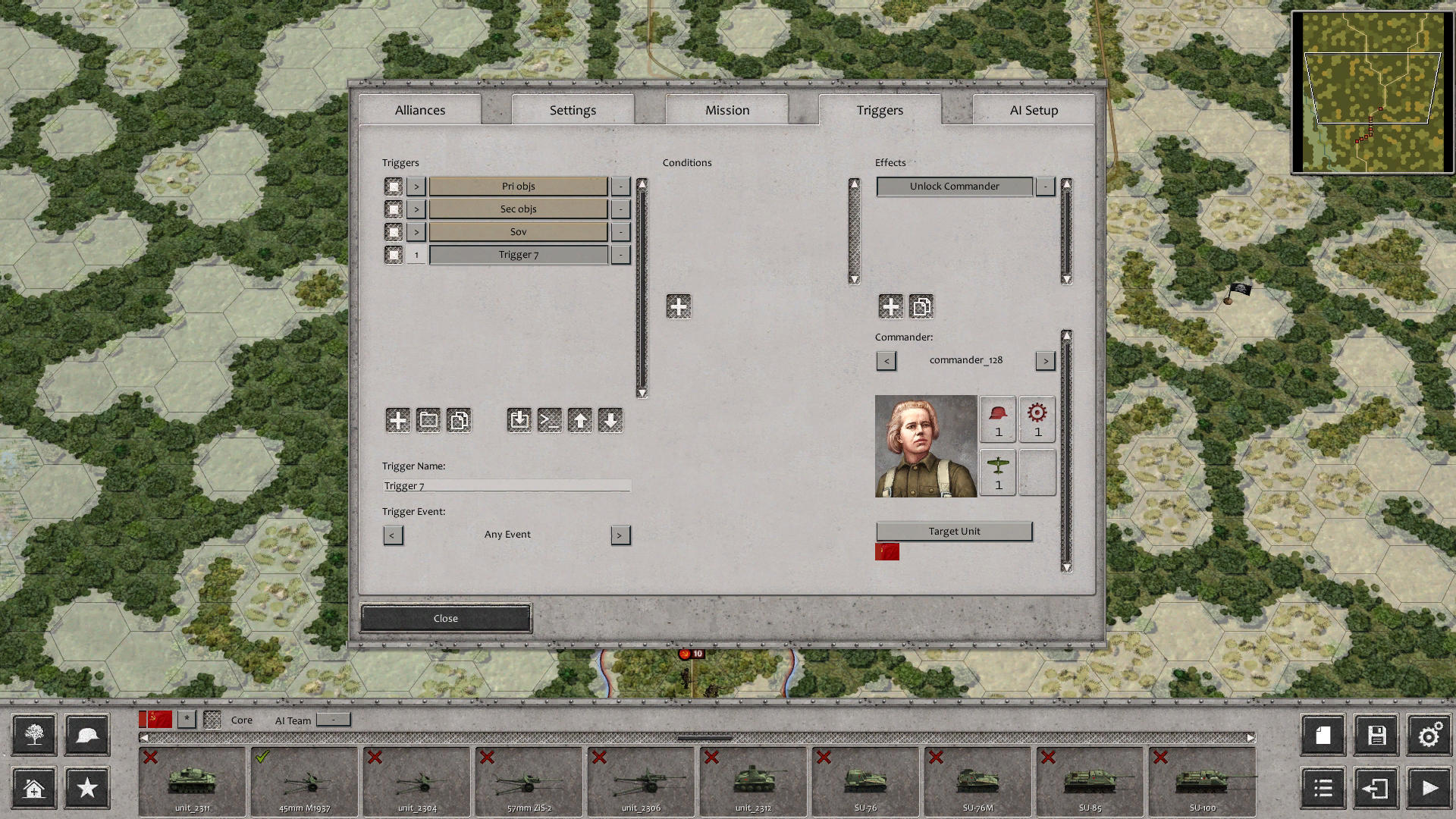1456x819 pixels.
Task: Switch to the AI Setup tab
Action: coord(1033,109)
